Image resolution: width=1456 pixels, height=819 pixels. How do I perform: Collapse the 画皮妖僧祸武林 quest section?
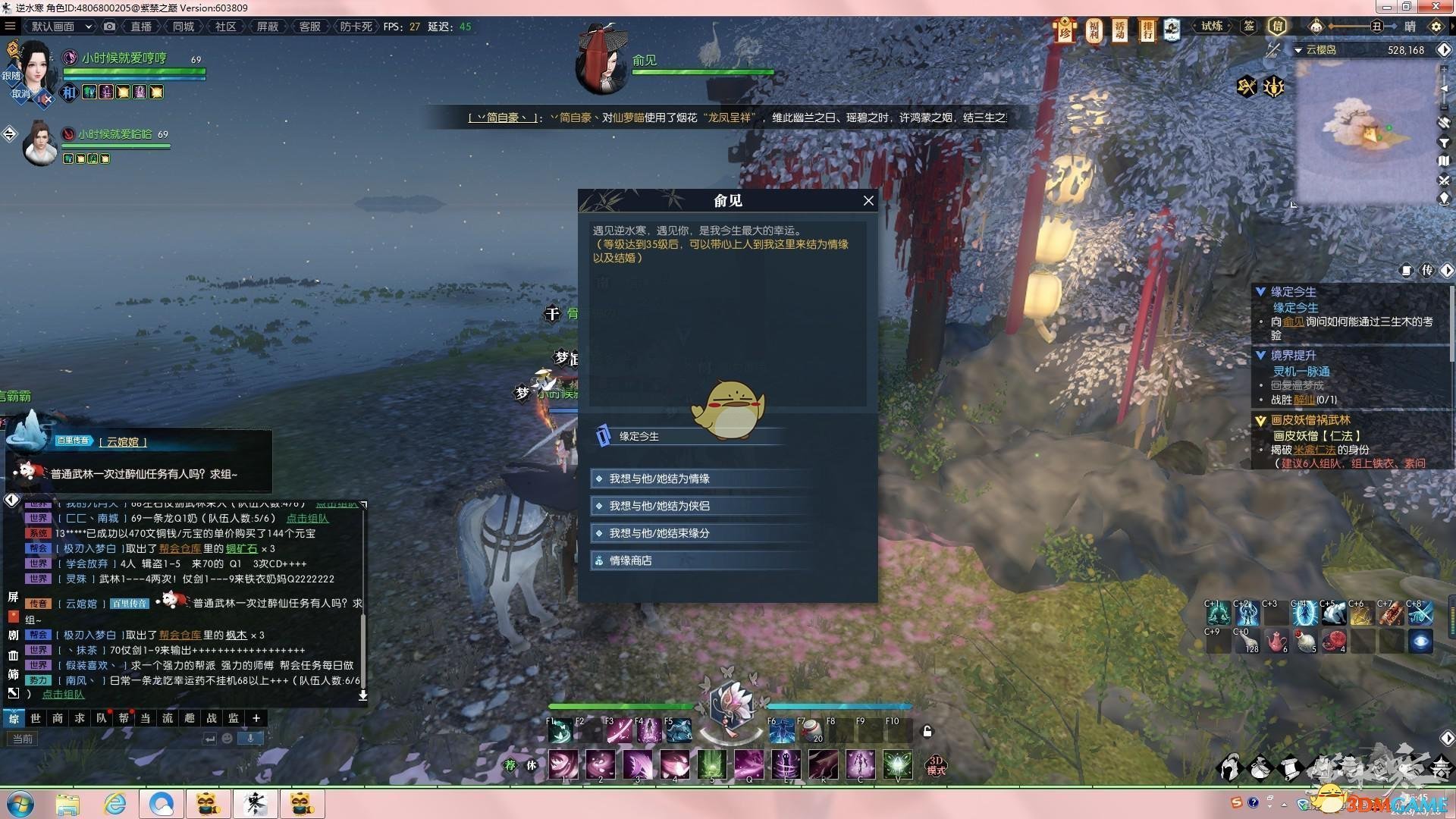tap(1260, 420)
